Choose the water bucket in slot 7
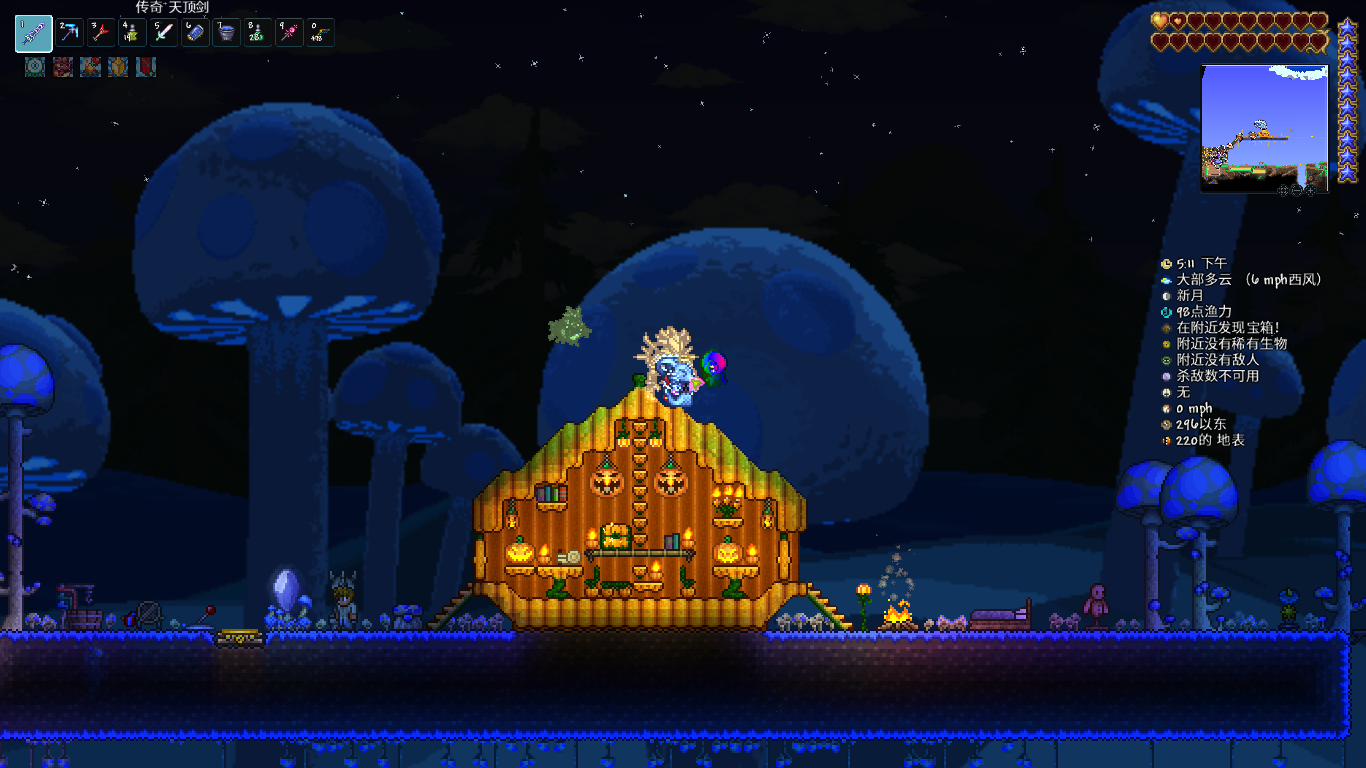Screen dimensions: 1366x768 pyautogui.click(x=226, y=33)
